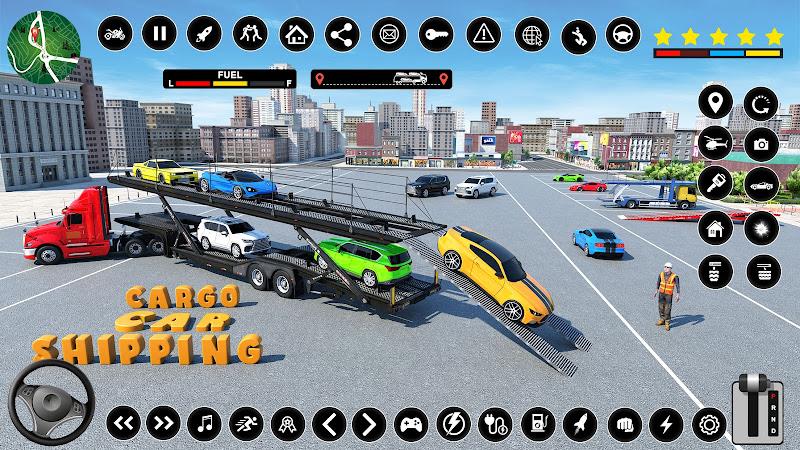Select the location pin button

[x=714, y=103]
